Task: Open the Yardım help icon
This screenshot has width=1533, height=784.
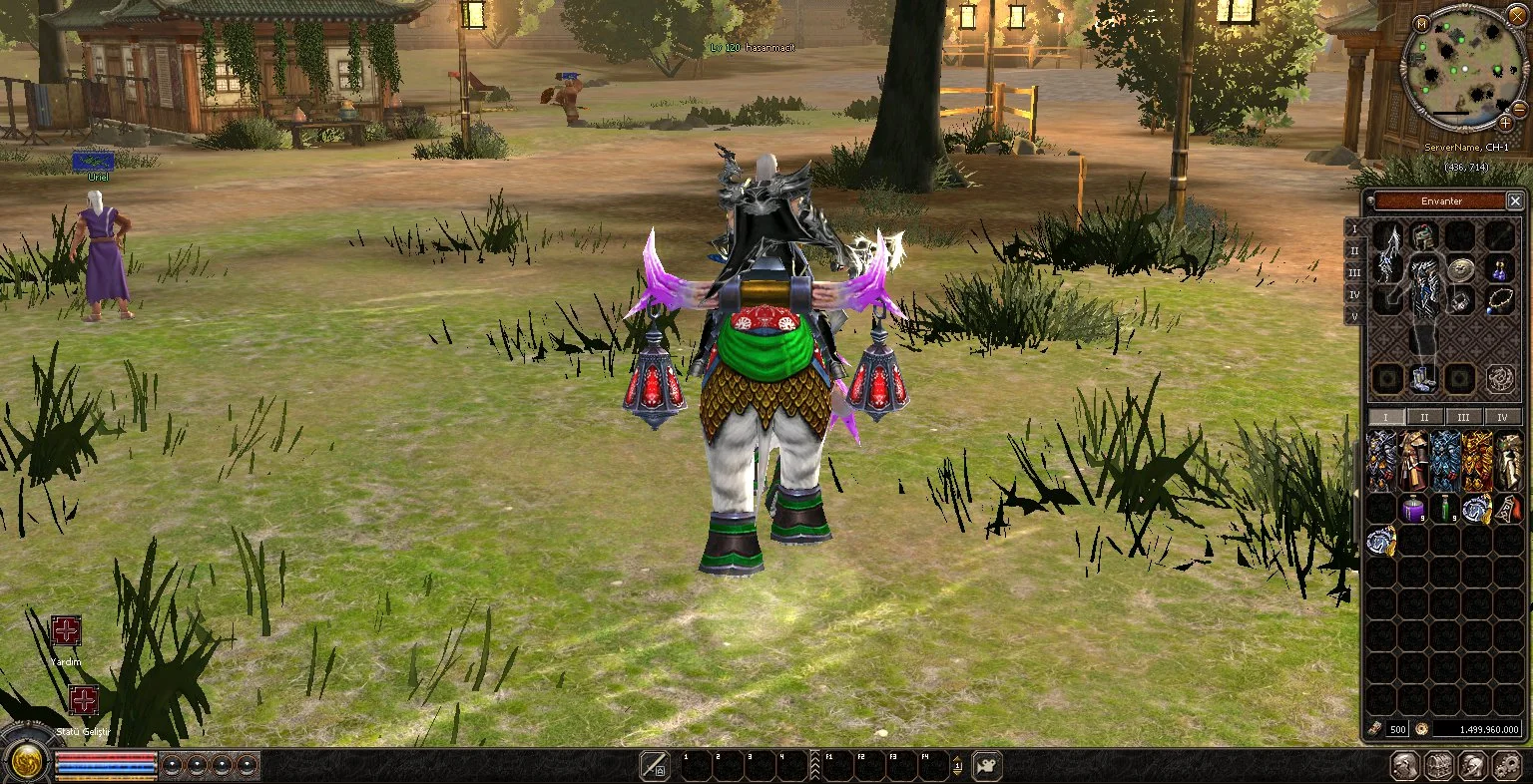Action: click(x=66, y=631)
